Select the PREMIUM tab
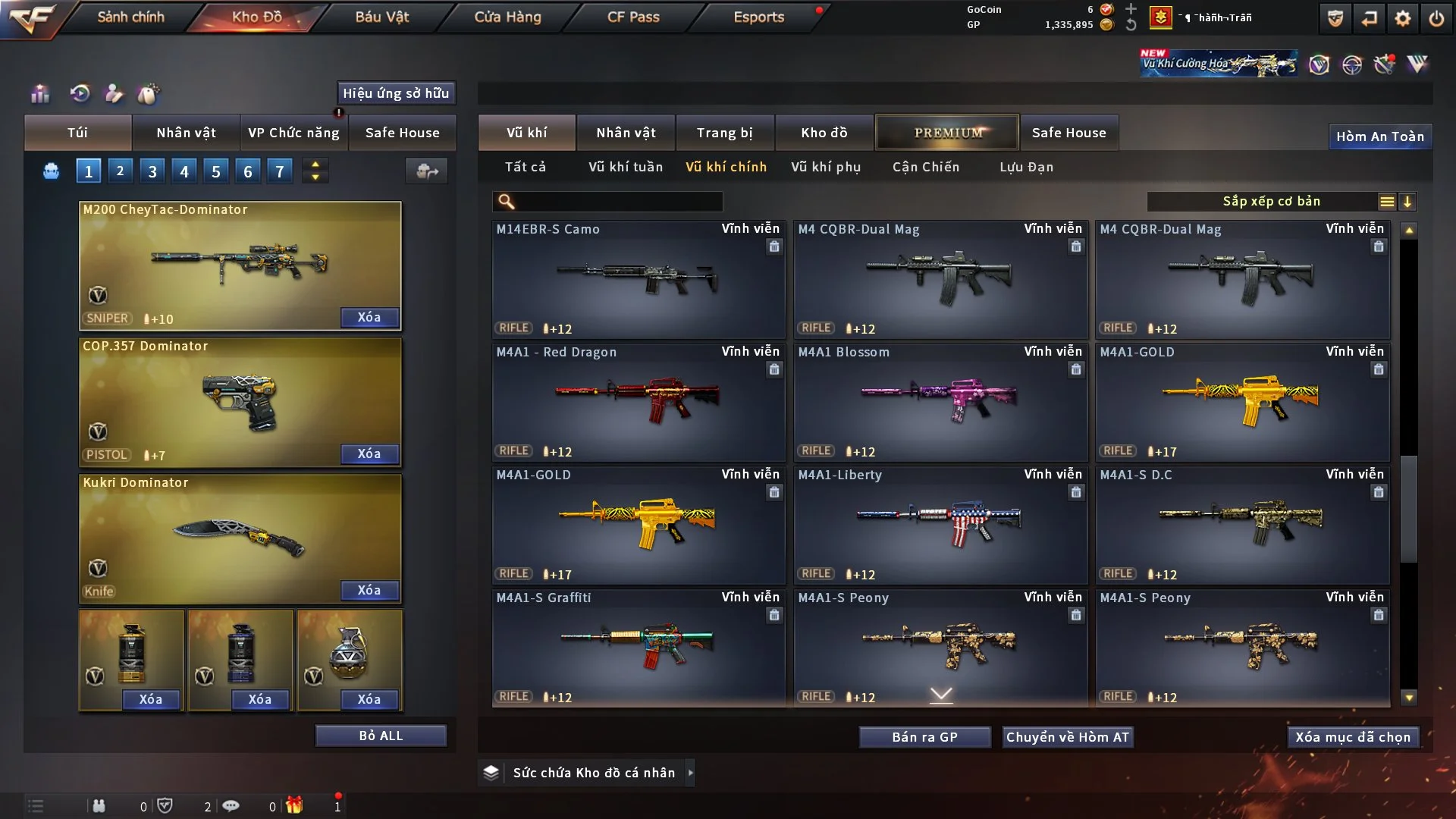 pyautogui.click(x=947, y=133)
